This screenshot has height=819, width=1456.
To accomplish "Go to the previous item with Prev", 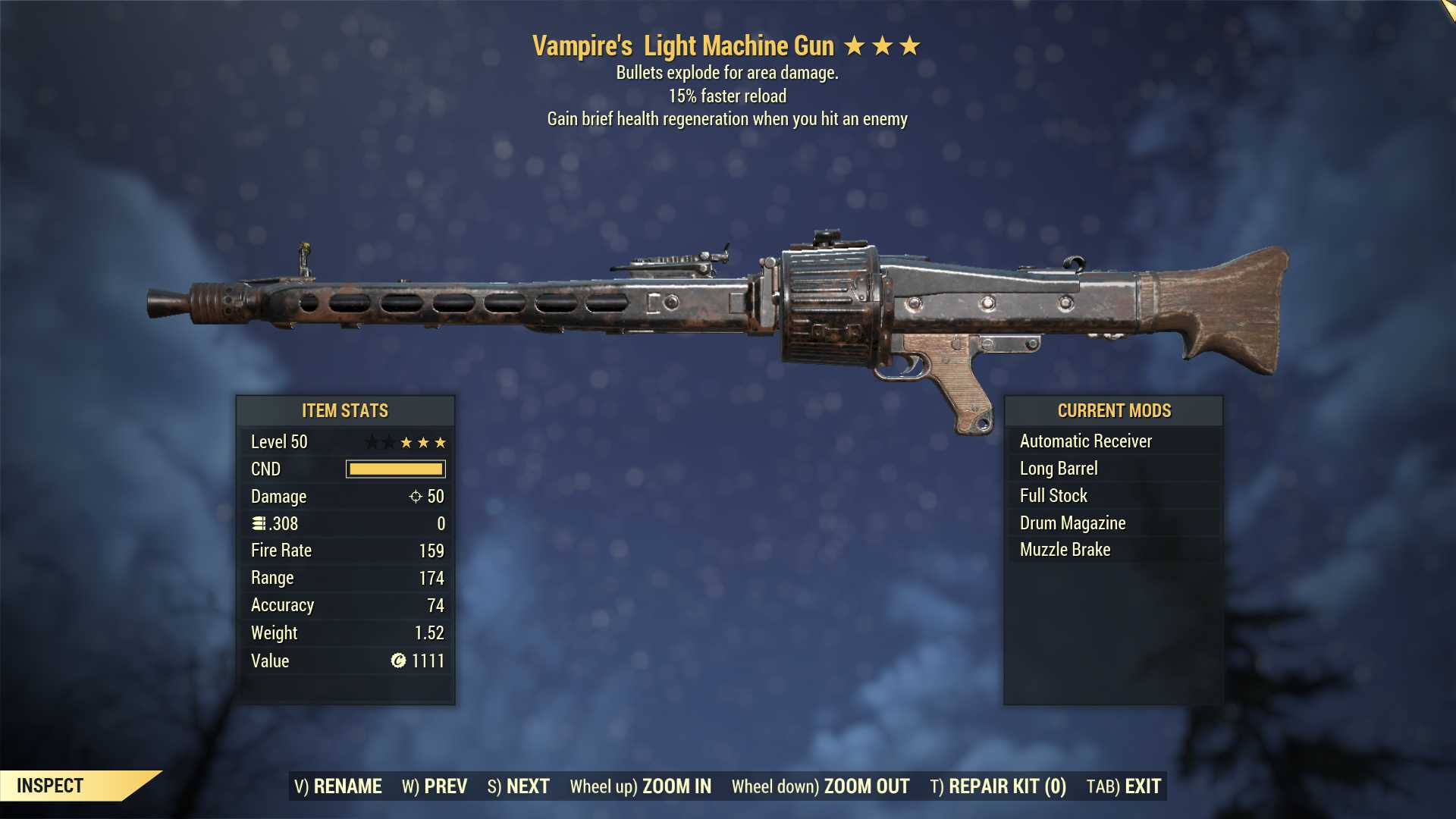I will (435, 786).
